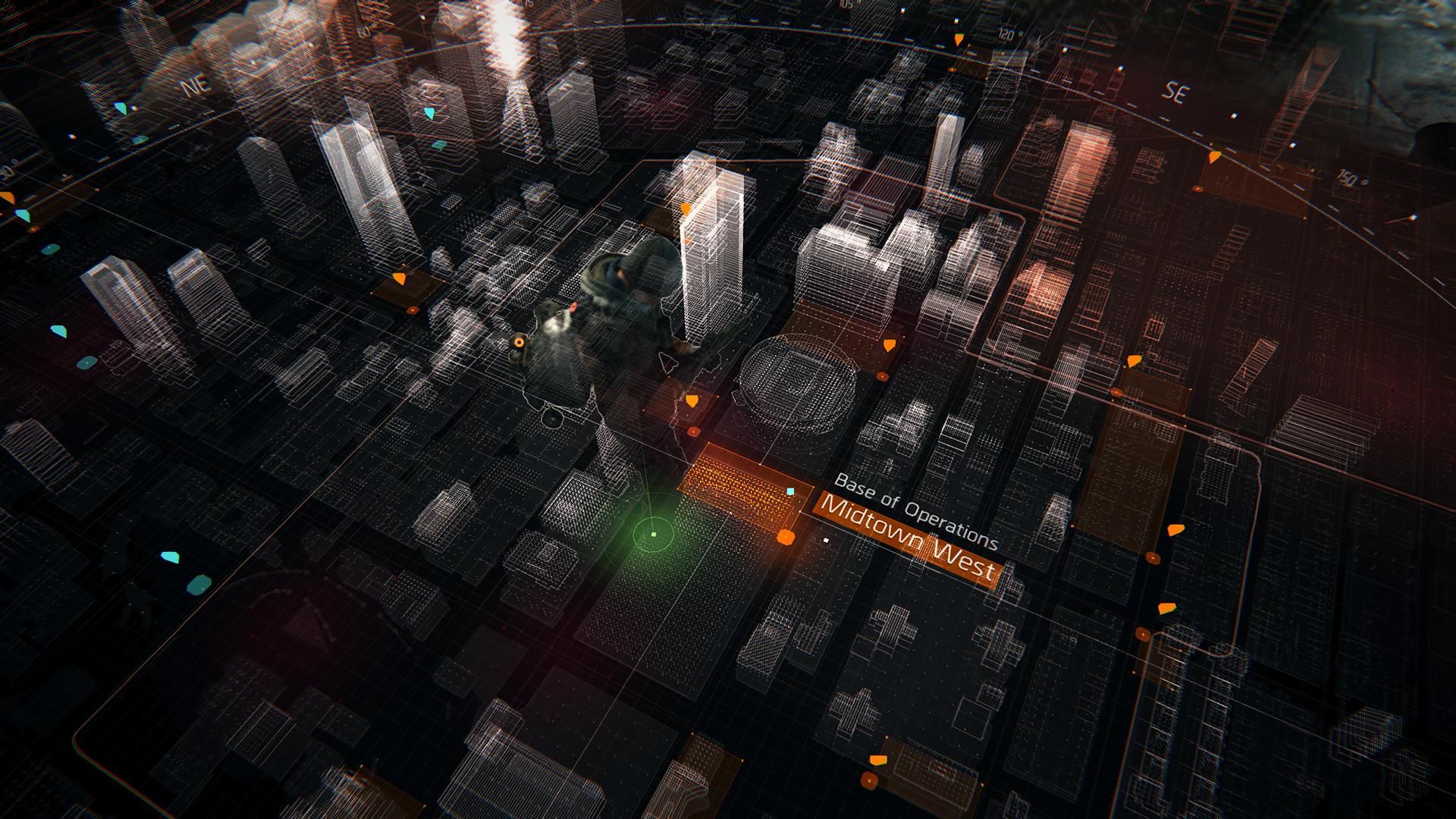
Task: Select the orange marker above the 120 degree mark
Action: point(959,38)
